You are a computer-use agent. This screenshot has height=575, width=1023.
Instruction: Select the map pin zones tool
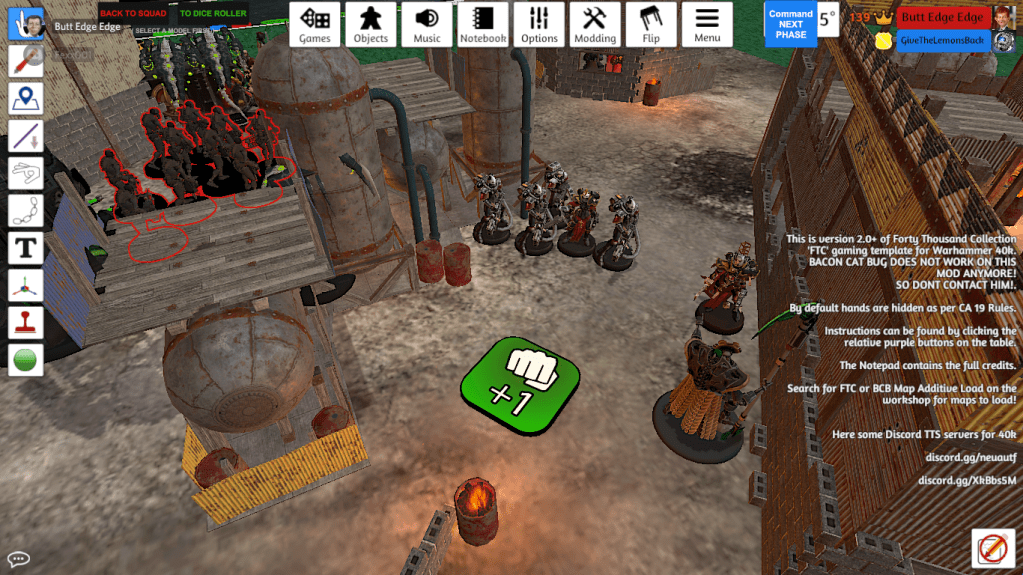click(25, 98)
